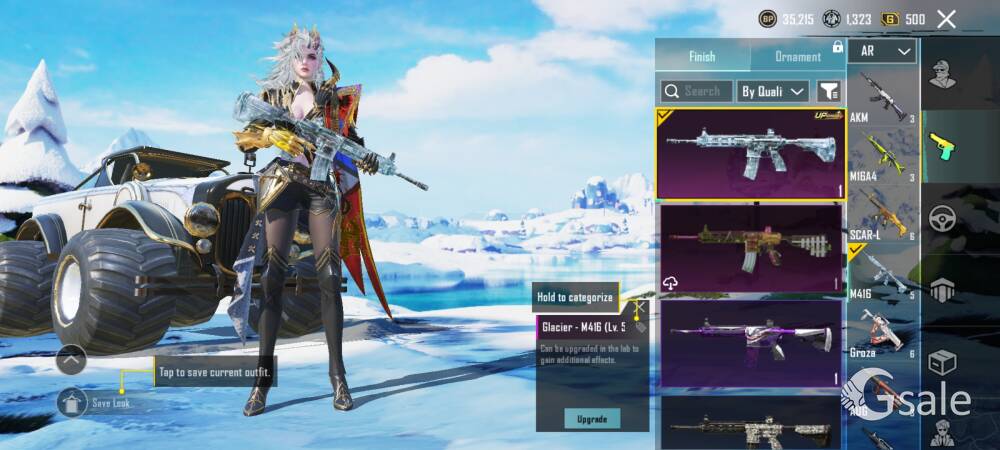
Task: Choose the gold-and-green M416 skin with download icon
Action: [751, 247]
